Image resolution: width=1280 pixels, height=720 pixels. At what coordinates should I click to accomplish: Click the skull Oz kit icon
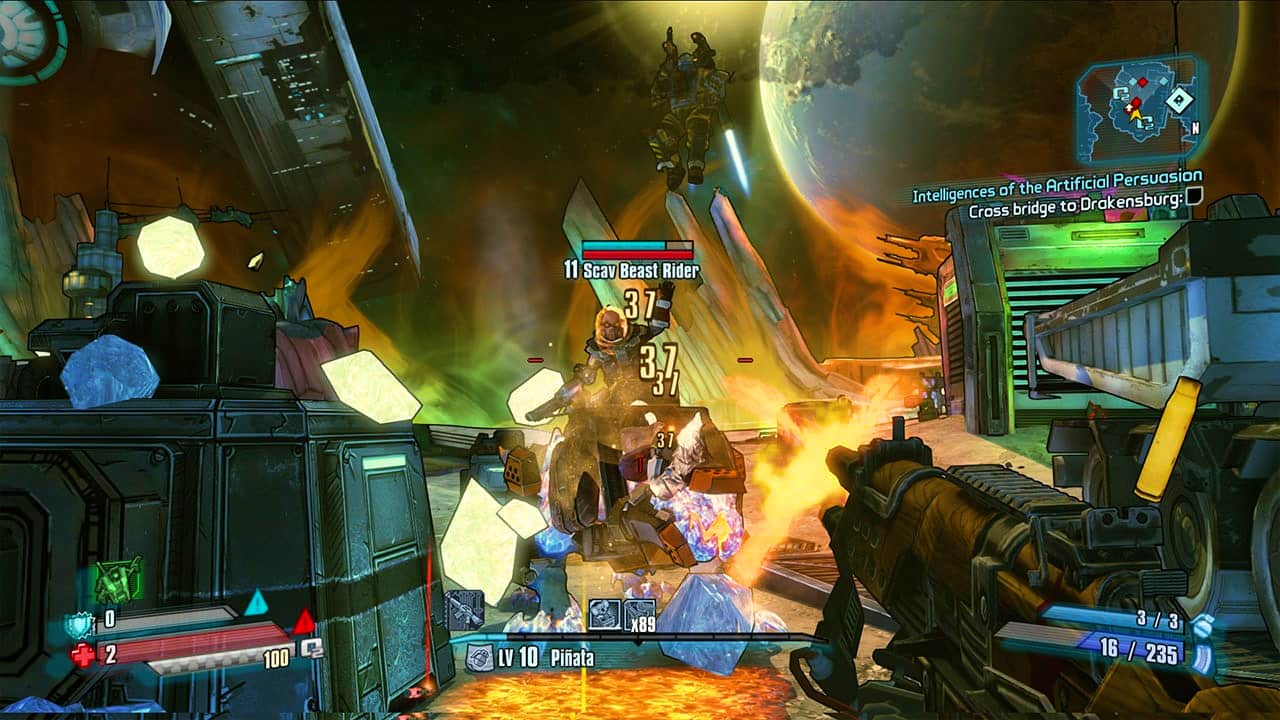point(603,613)
